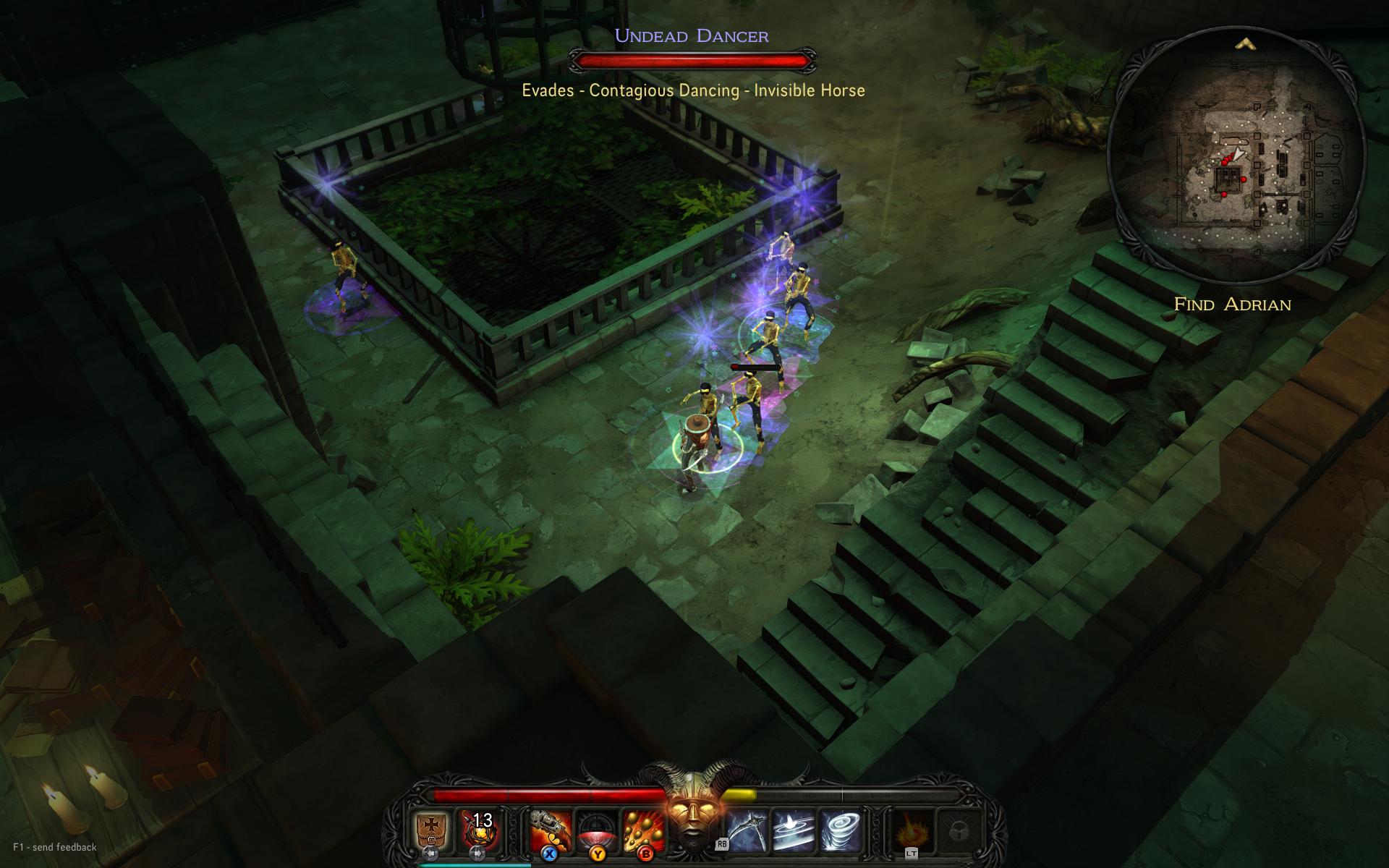Select the dark crosshair target skill

(x=596, y=829)
